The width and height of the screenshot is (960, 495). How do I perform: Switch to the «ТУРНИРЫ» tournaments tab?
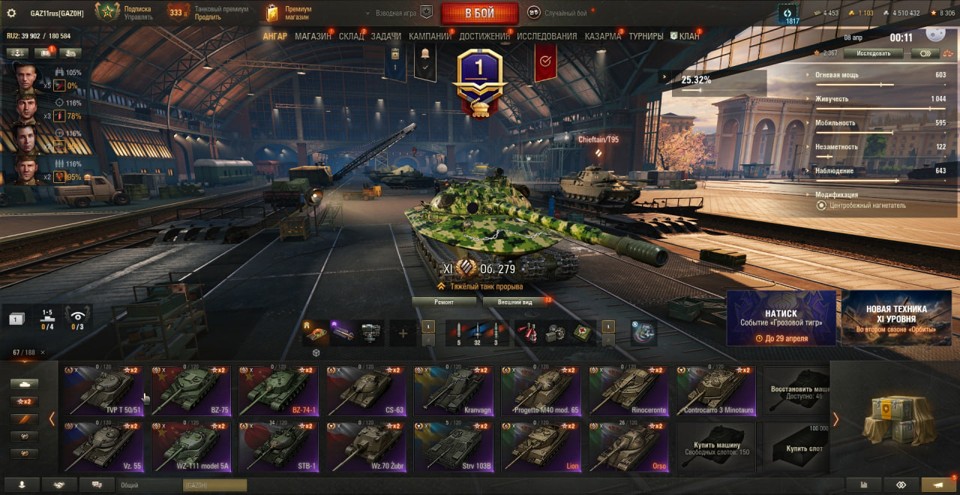(646, 36)
